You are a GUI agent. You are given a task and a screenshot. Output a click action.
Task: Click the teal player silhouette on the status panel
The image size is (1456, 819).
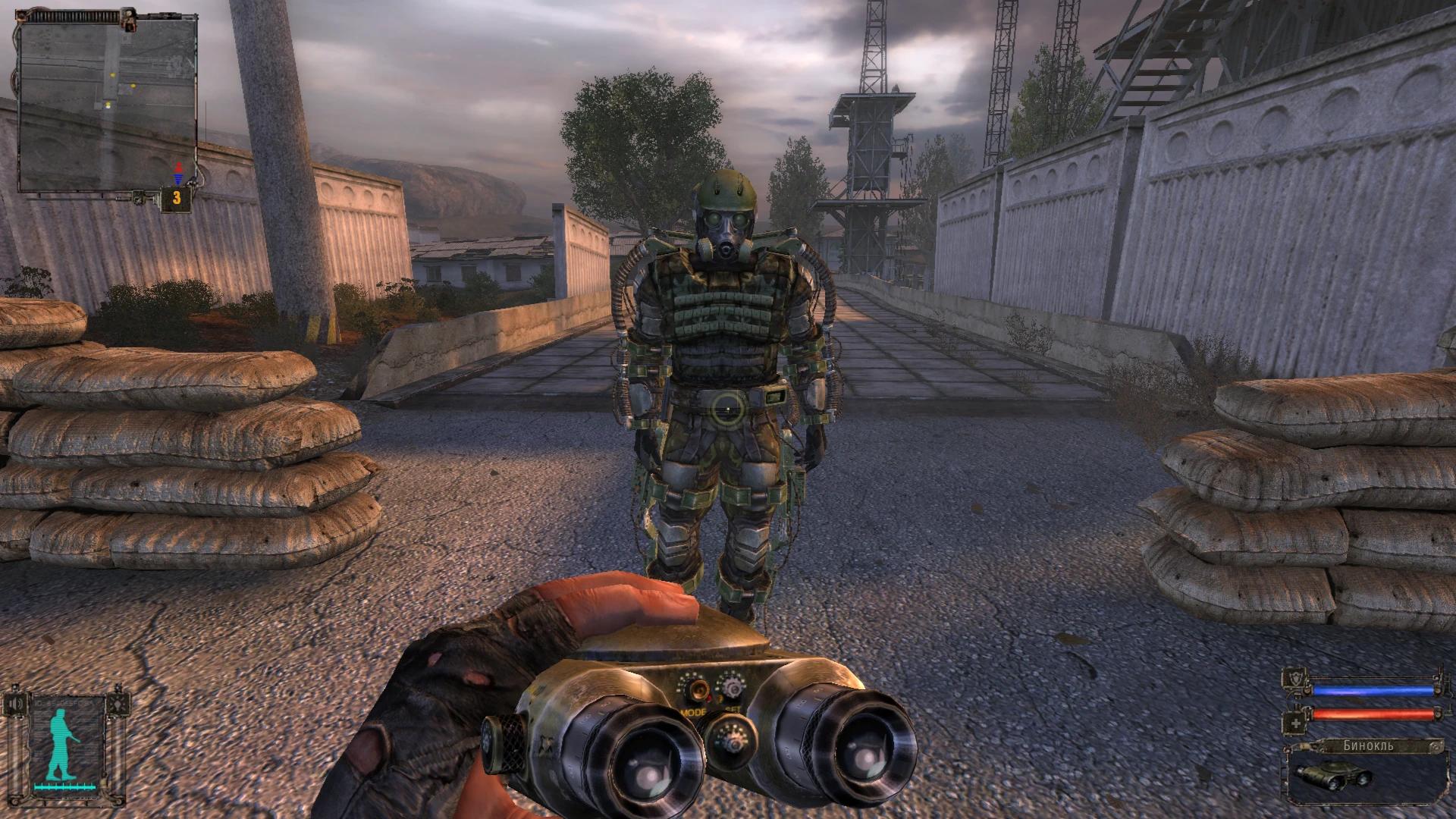59,745
